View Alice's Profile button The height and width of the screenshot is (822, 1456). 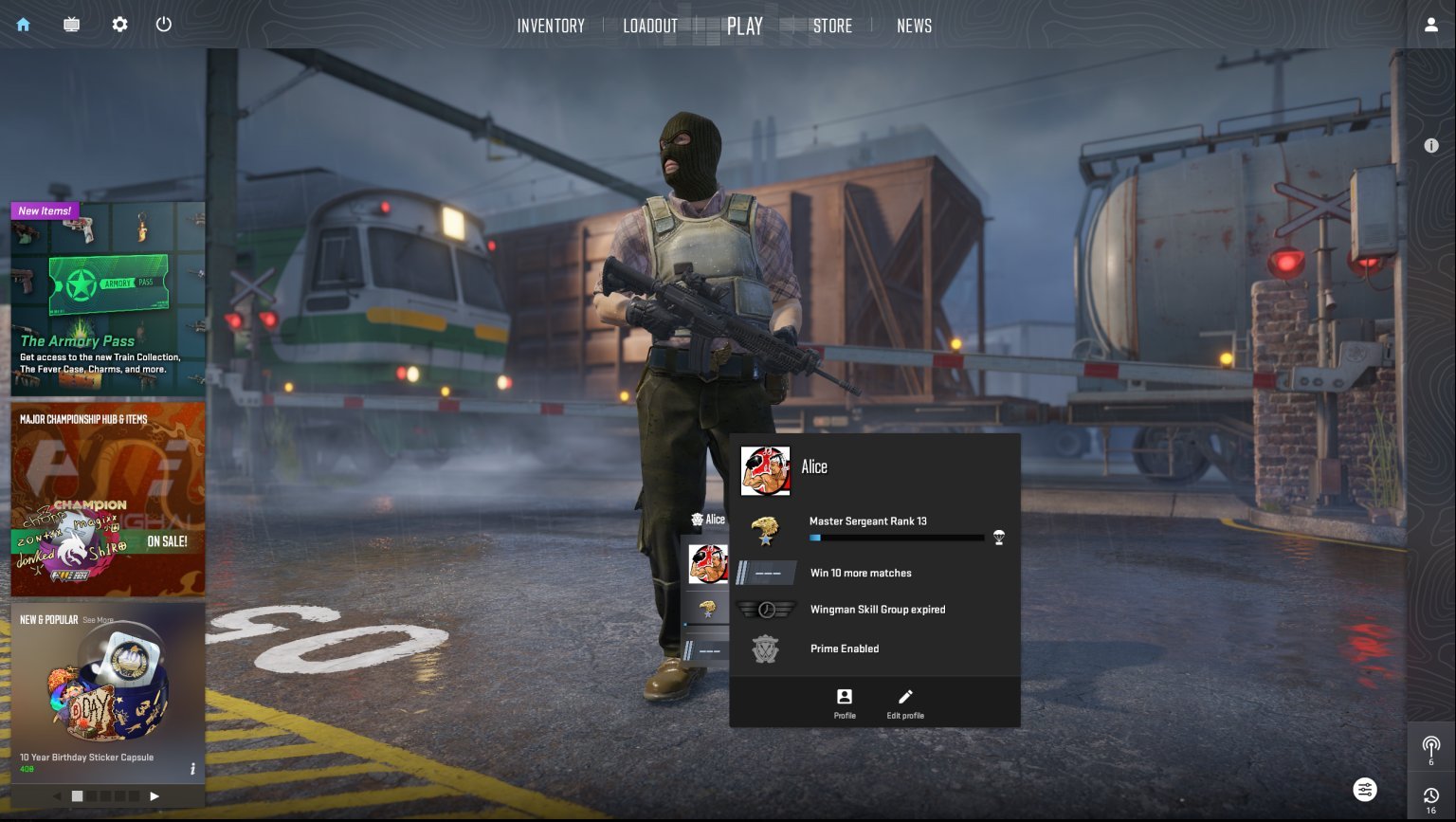845,703
